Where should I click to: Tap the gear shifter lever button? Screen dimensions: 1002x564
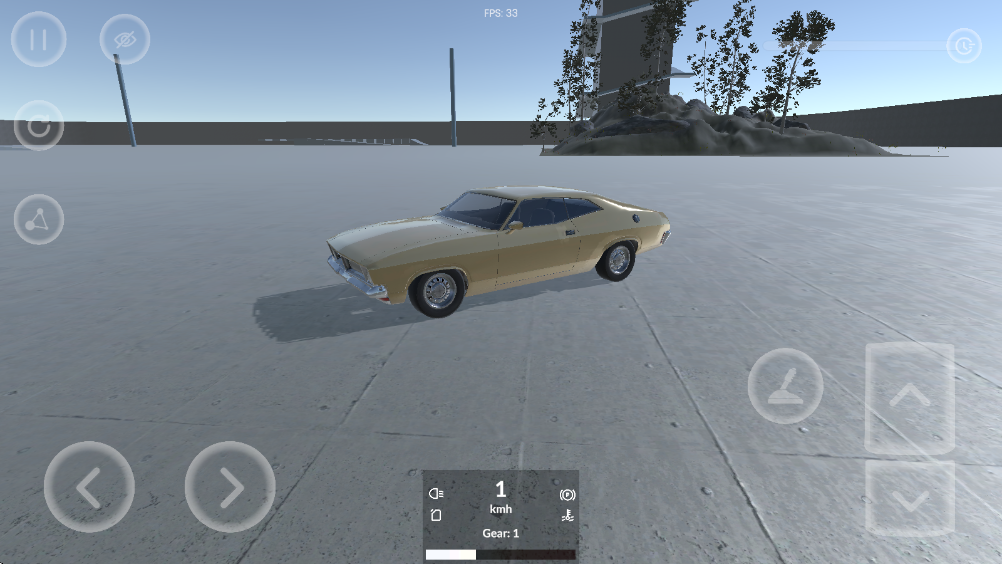point(785,386)
